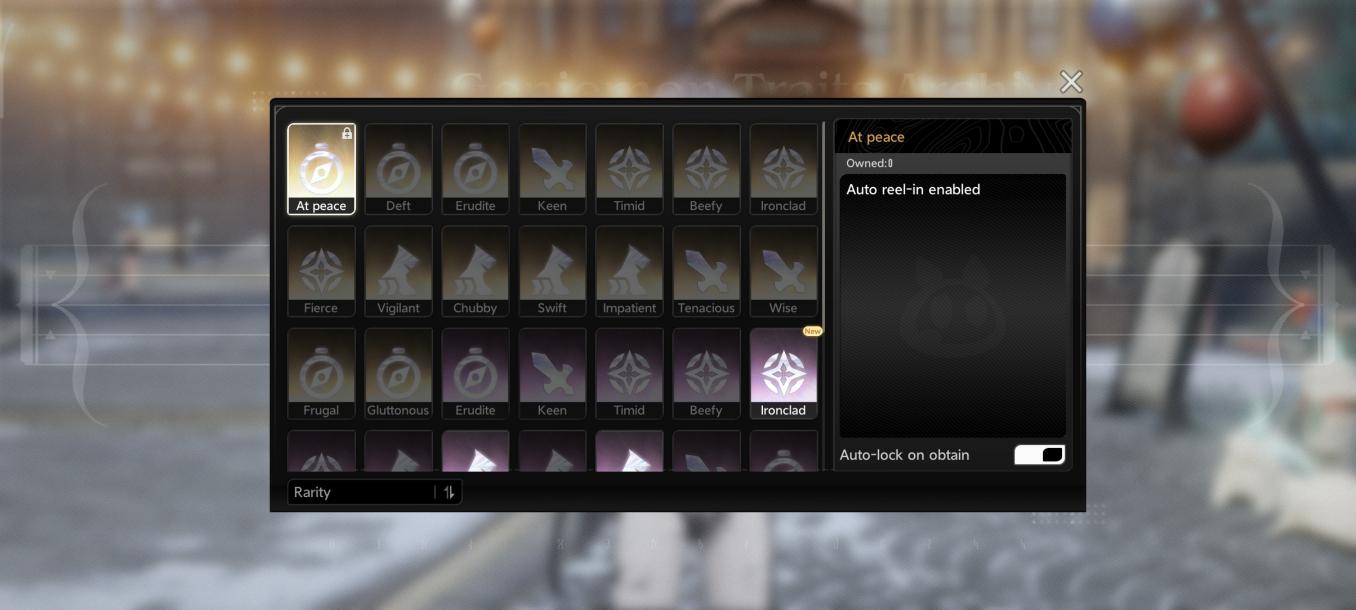The width and height of the screenshot is (1356, 610).
Task: Click the Chubby trait card
Action: (x=475, y=270)
